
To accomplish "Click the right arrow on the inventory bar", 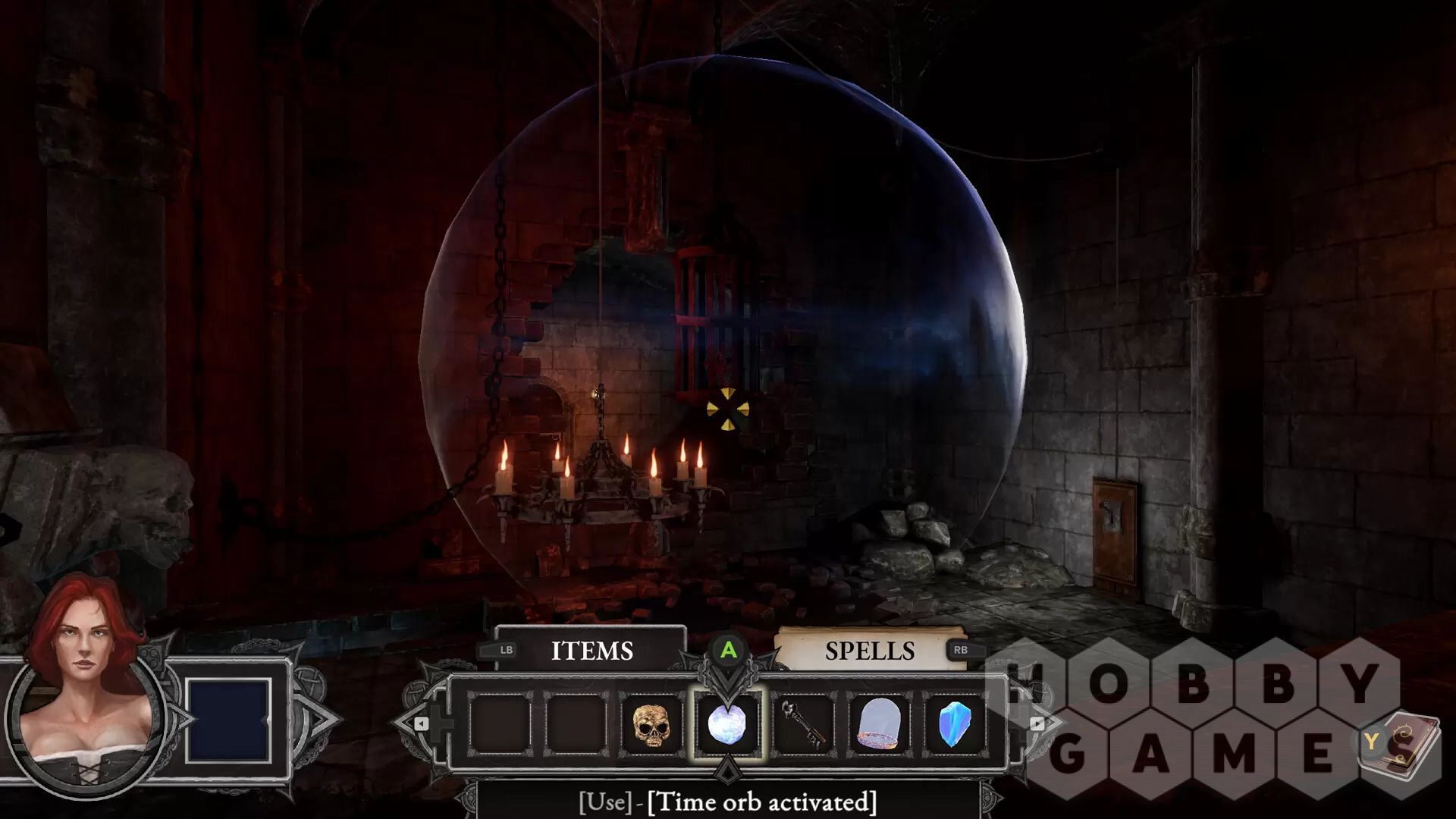I will (x=1037, y=723).
